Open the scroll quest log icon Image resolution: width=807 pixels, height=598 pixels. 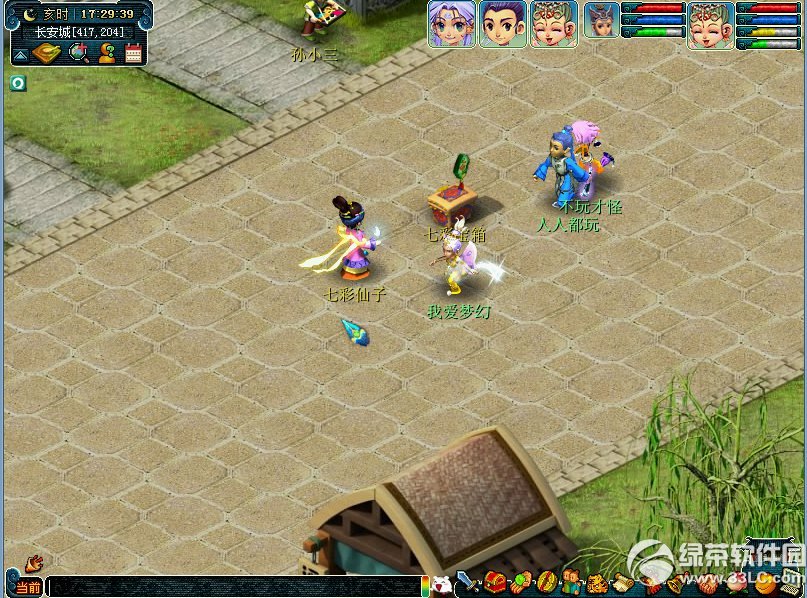tap(623, 583)
